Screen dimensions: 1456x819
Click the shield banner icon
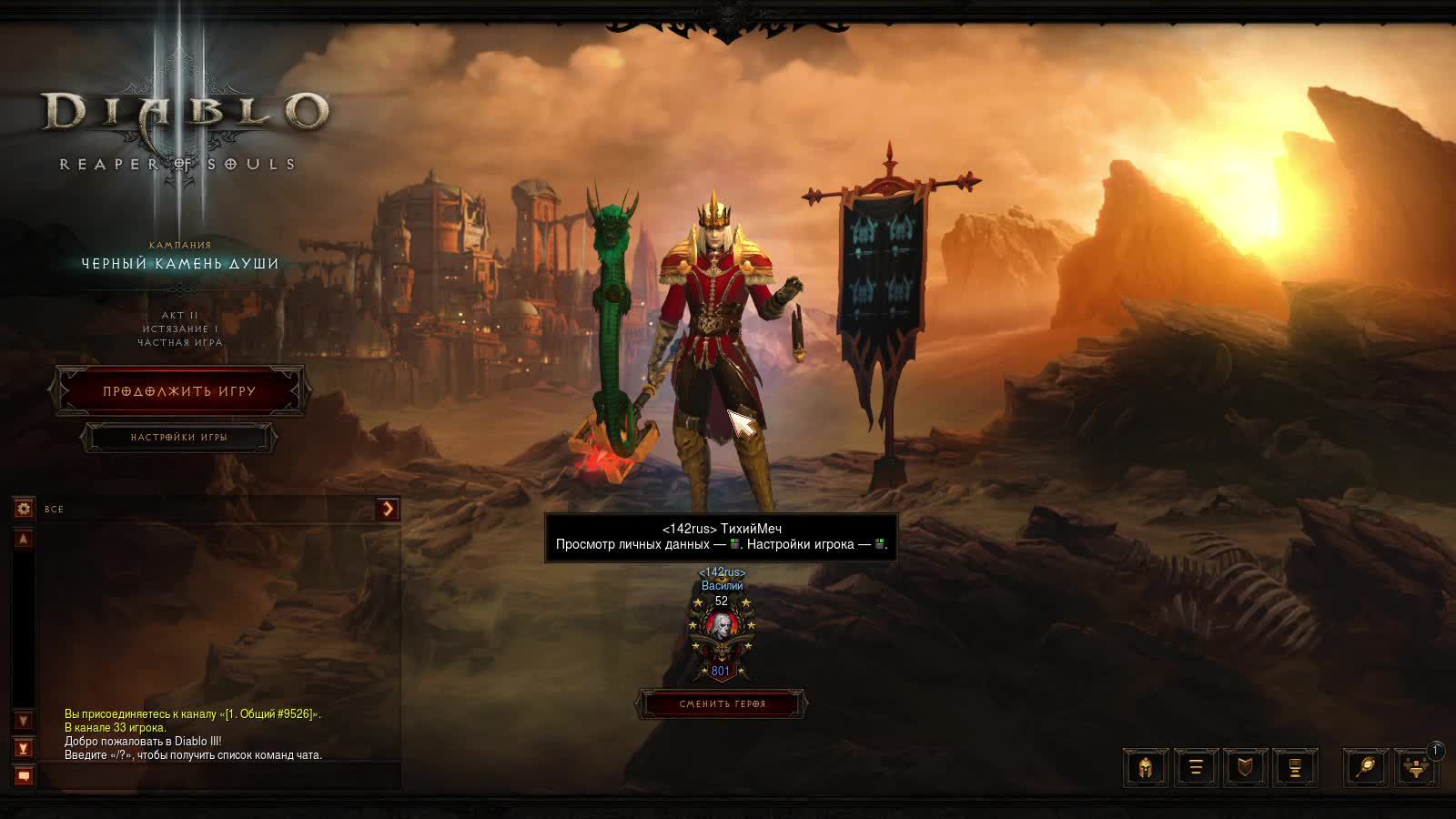pyautogui.click(x=1246, y=768)
